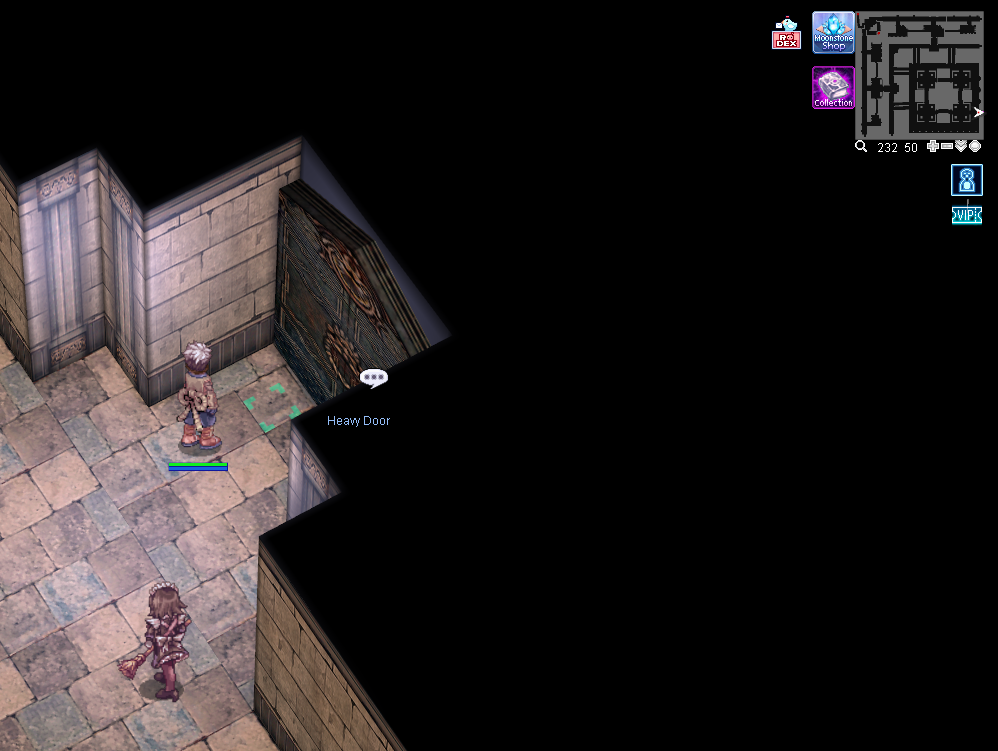Viewport: 998px width, 751px height.
Task: Open the RODEX mail icon
Action: coord(786,34)
